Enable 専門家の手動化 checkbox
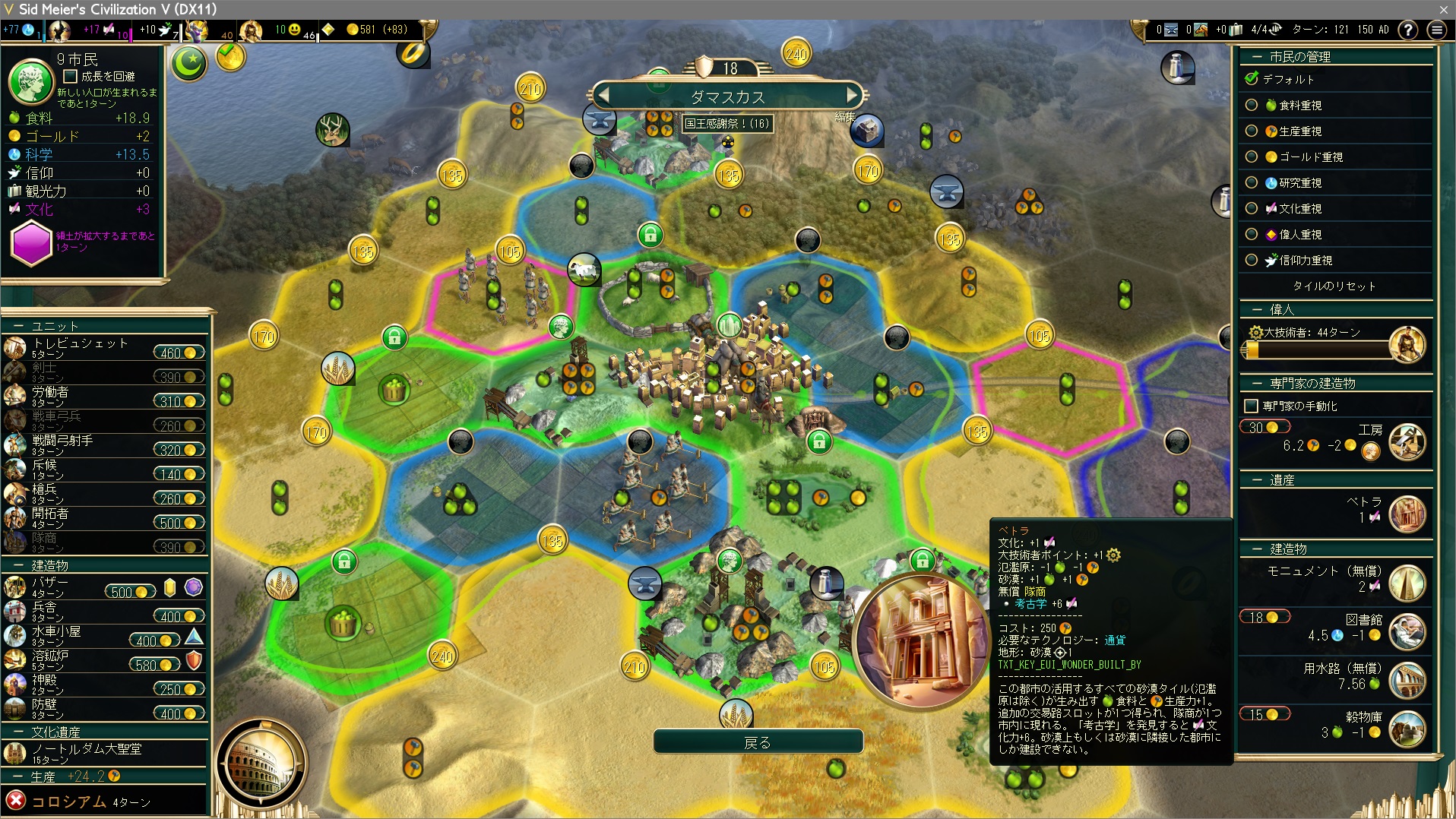 click(1251, 406)
